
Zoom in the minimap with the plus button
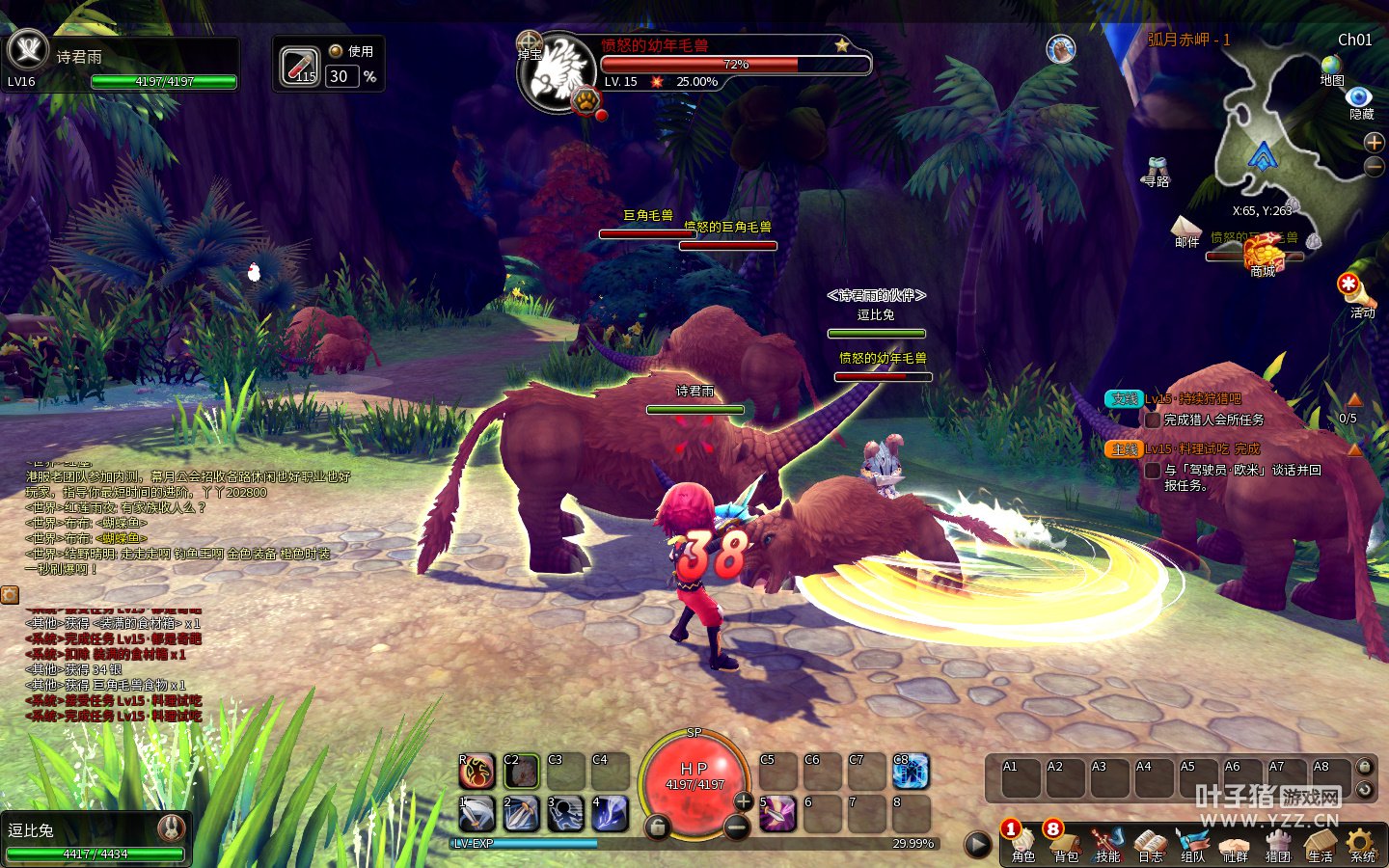point(1375,143)
